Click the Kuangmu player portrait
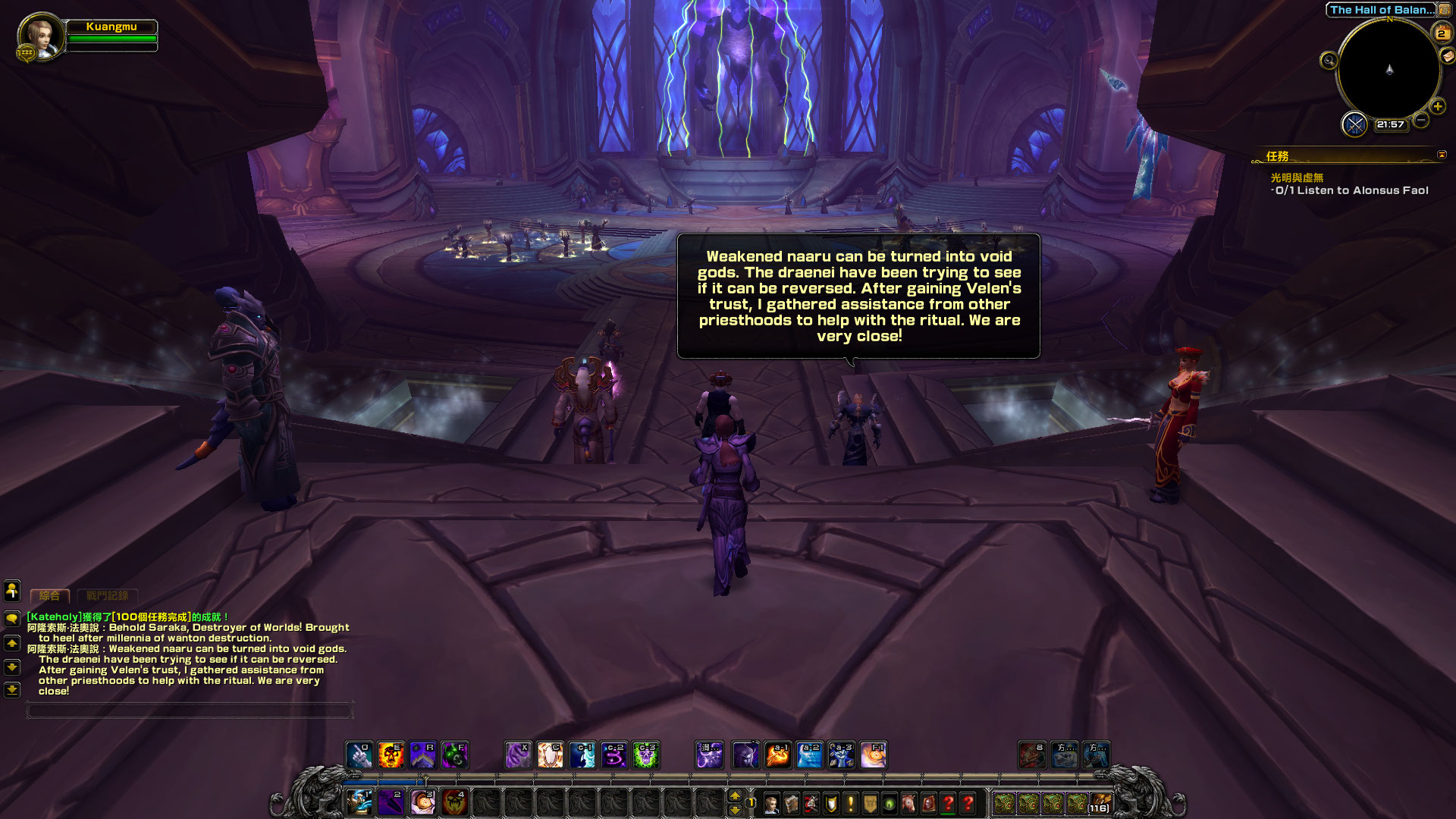 41,36
